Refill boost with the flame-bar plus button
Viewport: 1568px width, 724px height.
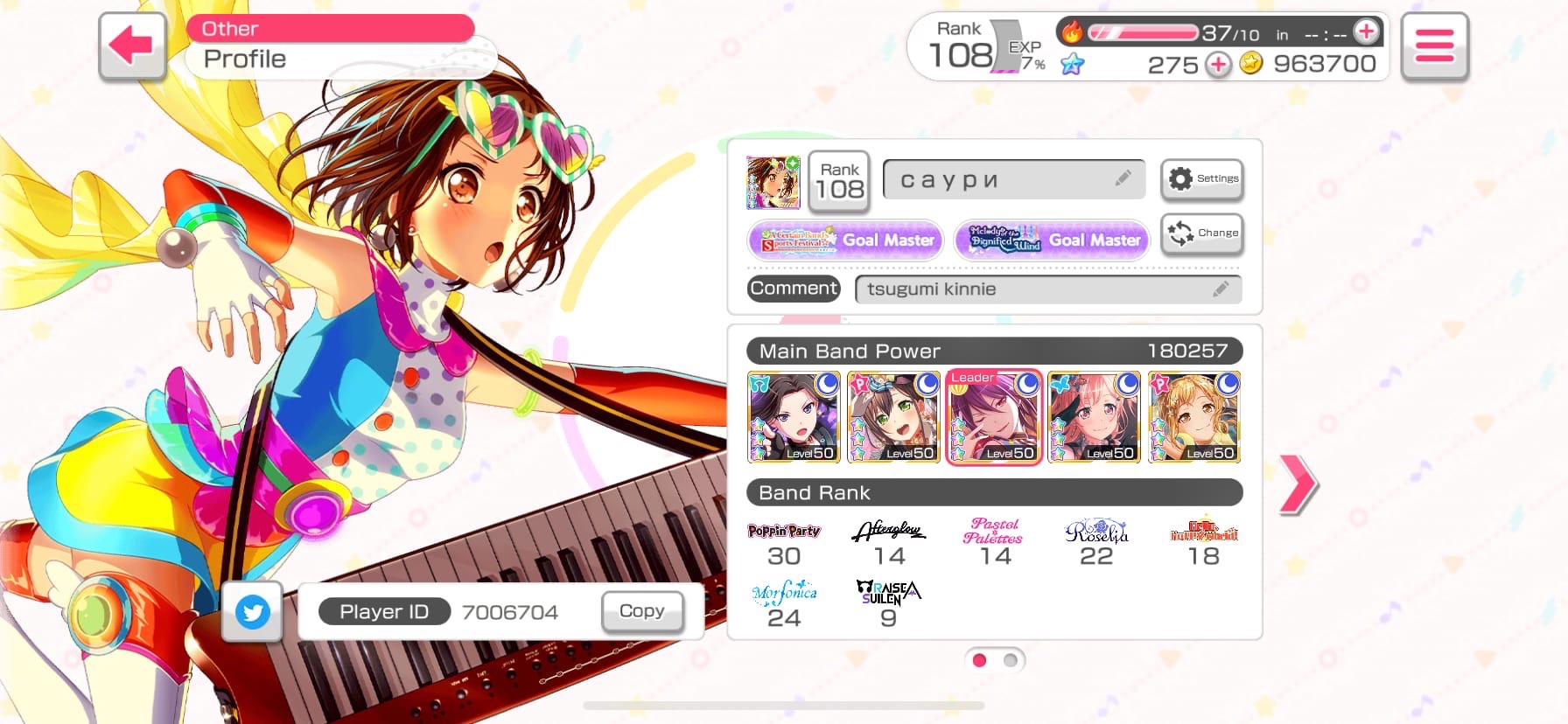1365,32
